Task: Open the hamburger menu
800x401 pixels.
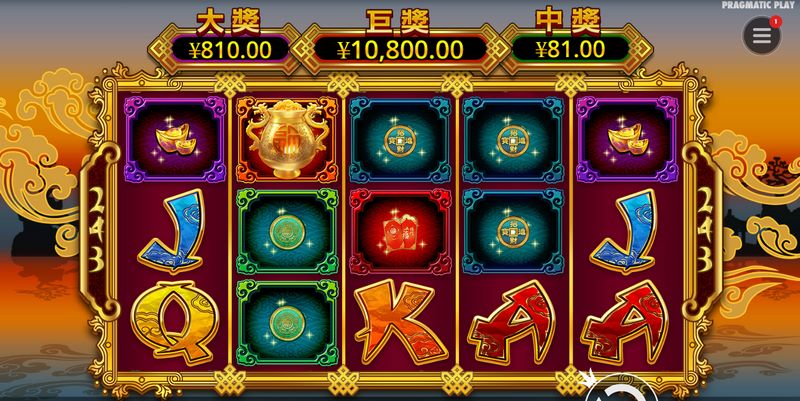Action: tap(761, 36)
